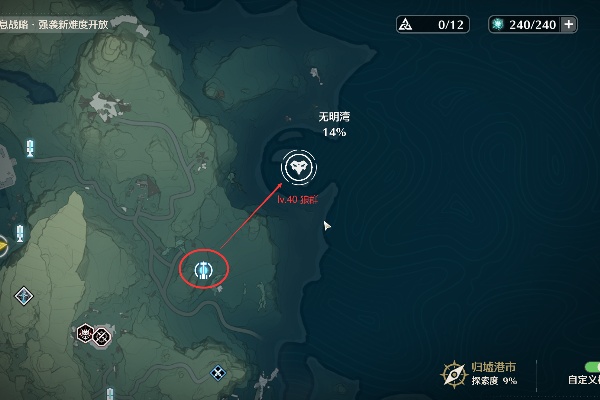Click the plus button beside the 240/240 counter
Image resolution: width=600 pixels, height=400 pixels.
[569, 25]
